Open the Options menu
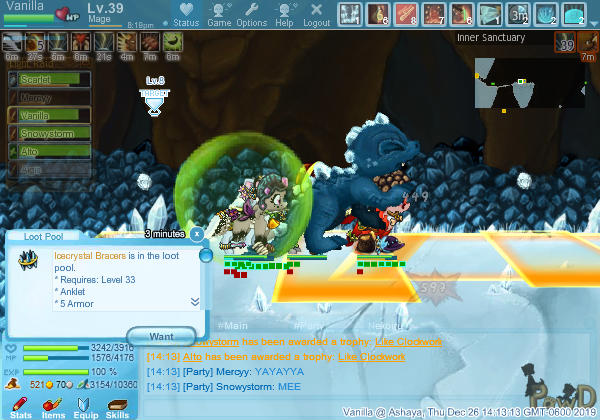 tap(251, 14)
